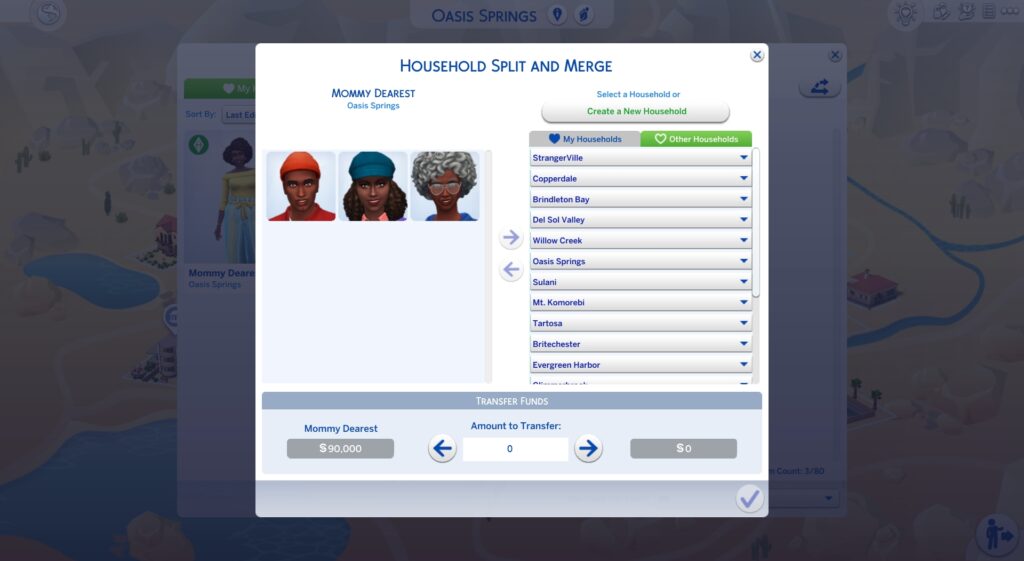Viewport: 1024px width, 561px height.
Task: Open the Other Households tab
Action: click(x=696, y=140)
